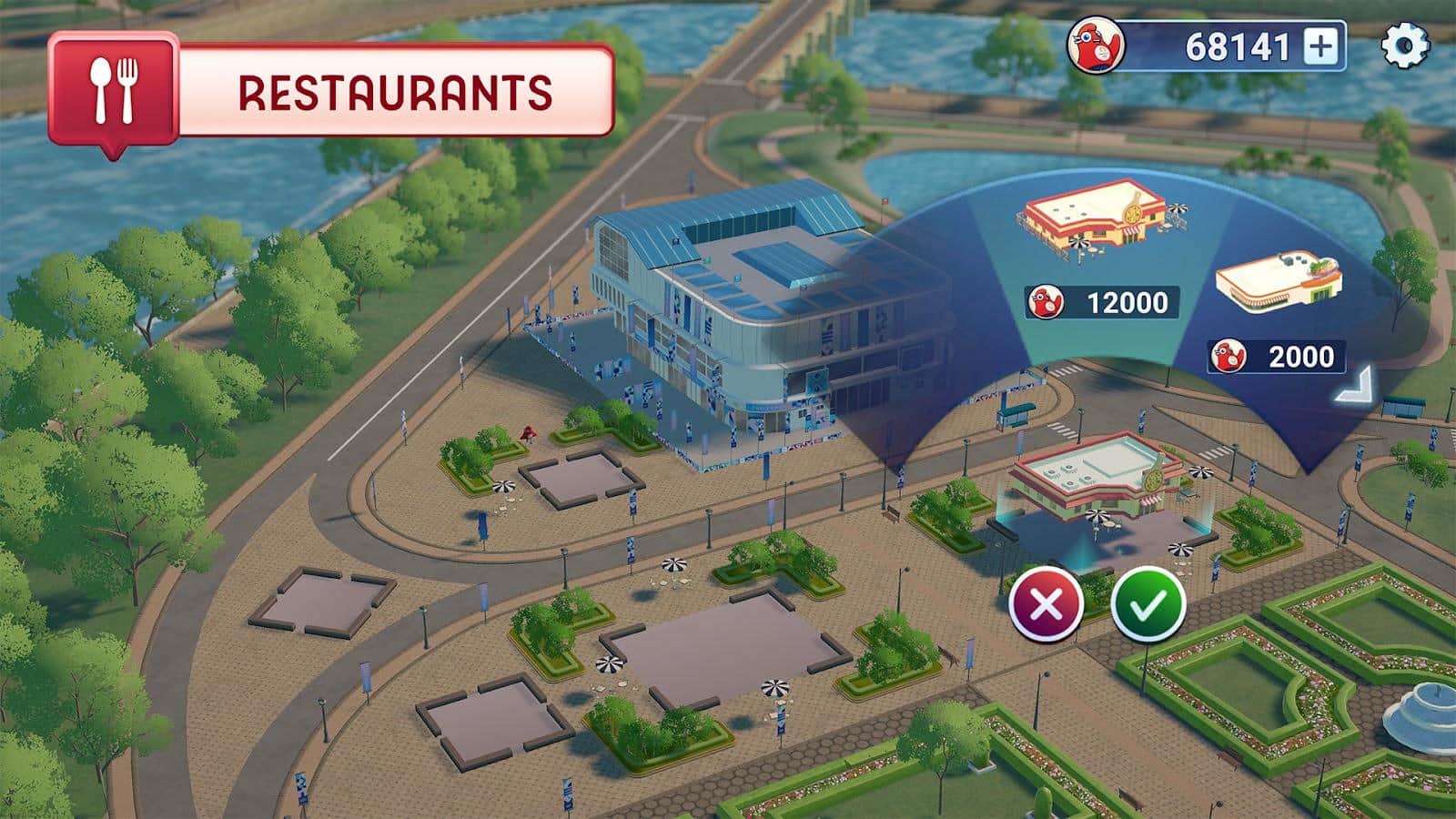The height and width of the screenshot is (819, 1456).
Task: Select the 12000-cost pizza restaurant
Action: click(x=1104, y=223)
